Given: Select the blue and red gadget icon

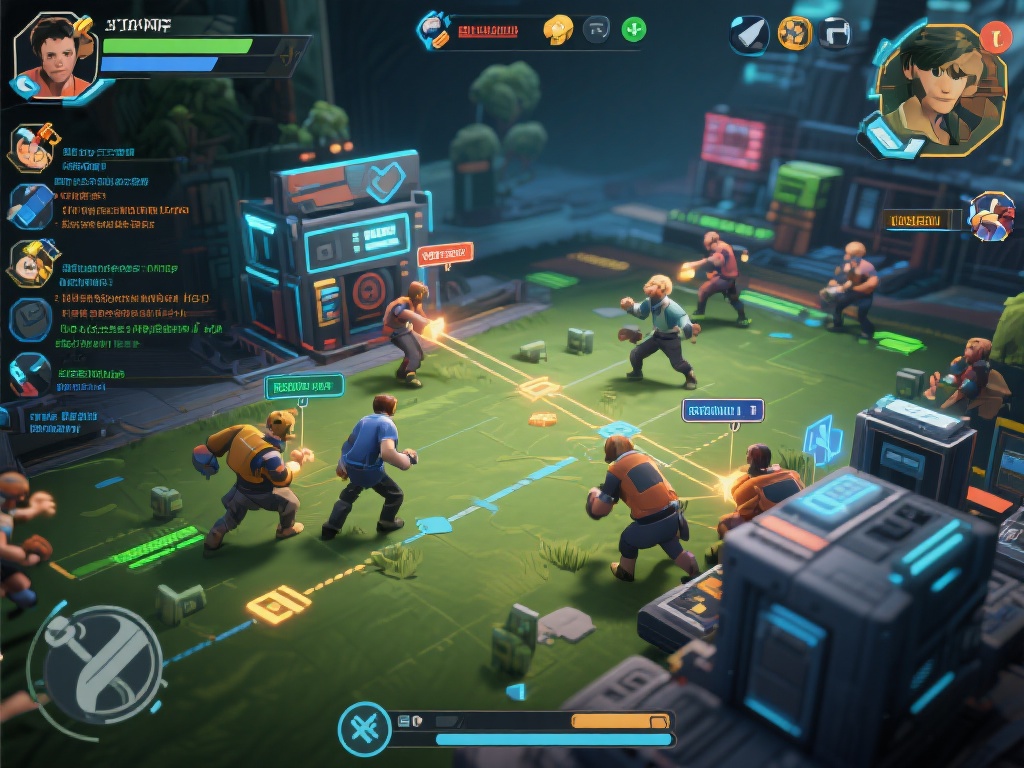Looking at the screenshot, I should (x=30, y=376).
